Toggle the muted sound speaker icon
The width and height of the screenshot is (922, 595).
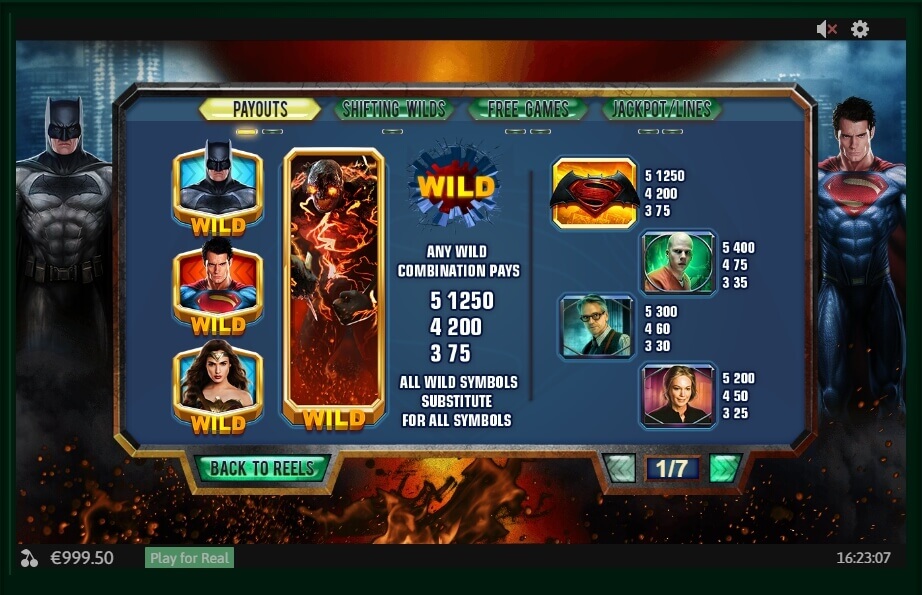826,30
